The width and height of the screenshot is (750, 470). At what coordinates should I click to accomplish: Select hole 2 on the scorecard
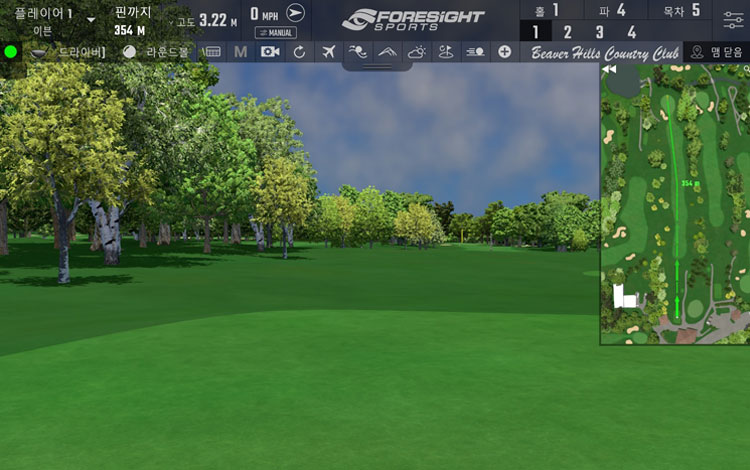(x=567, y=32)
